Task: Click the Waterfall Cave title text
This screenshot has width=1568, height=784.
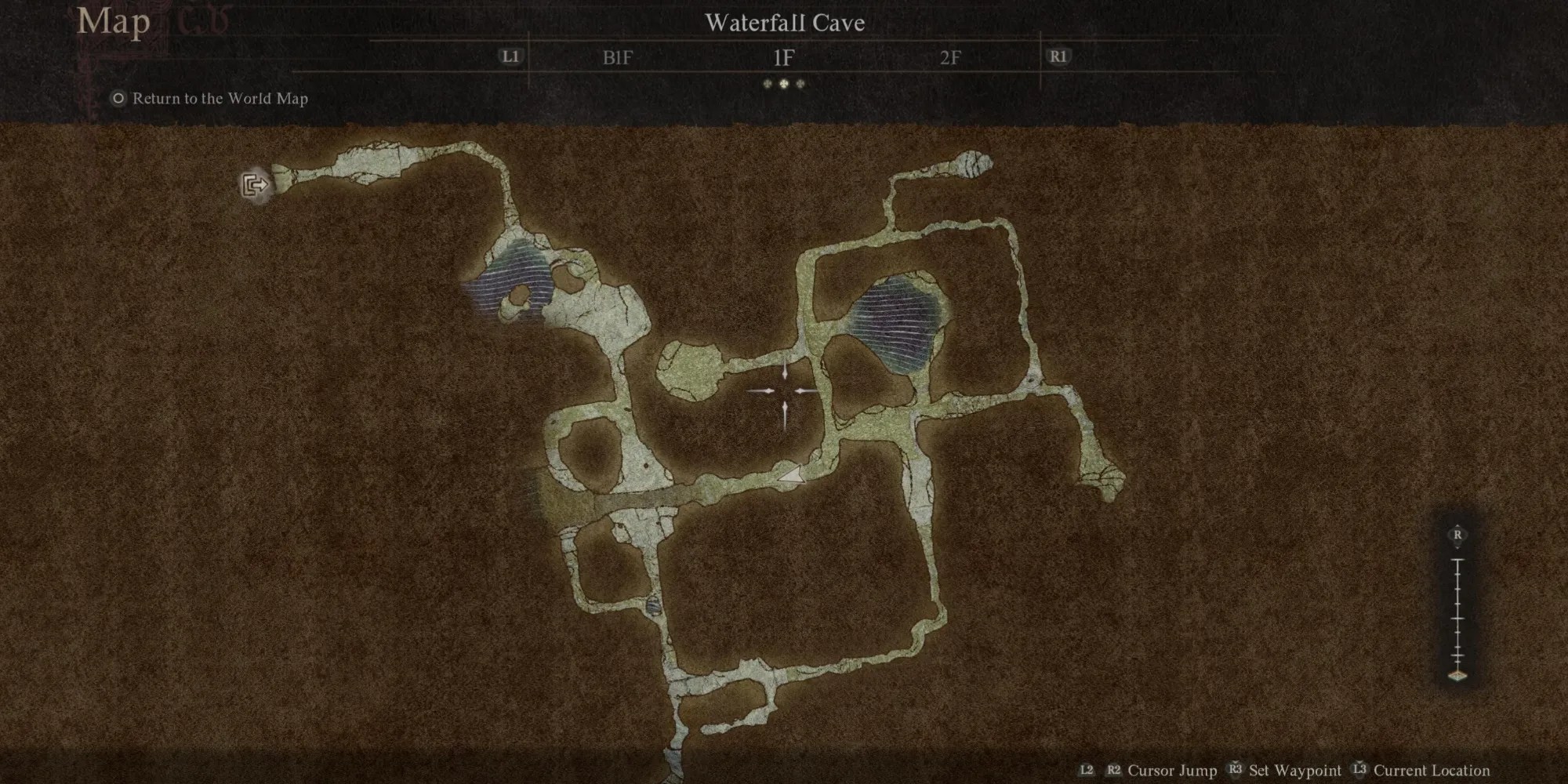Action: 784,23
